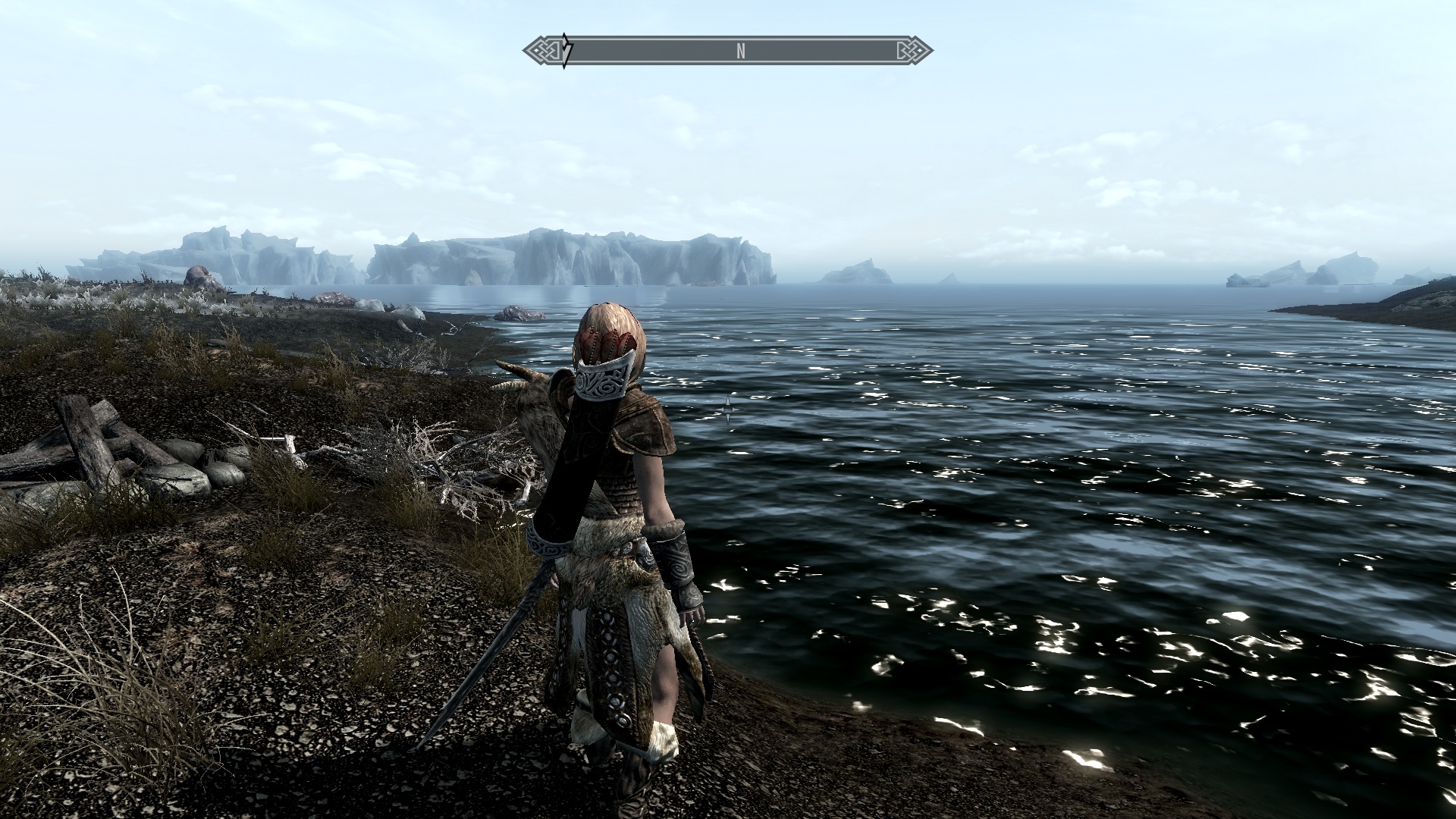
Task: Select the North marker on the compass
Action: [x=741, y=51]
